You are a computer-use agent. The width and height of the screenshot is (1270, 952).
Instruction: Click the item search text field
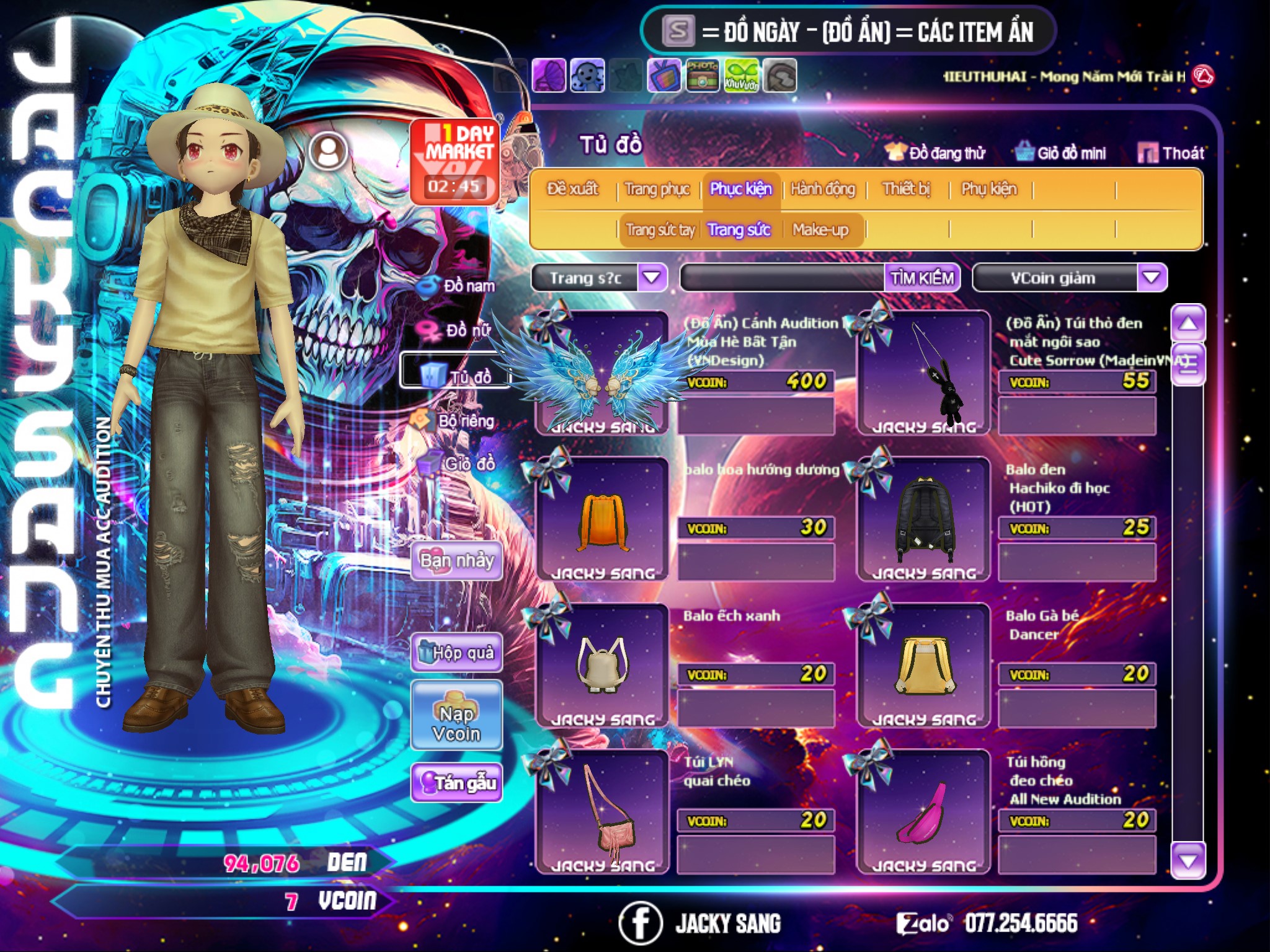tap(783, 278)
